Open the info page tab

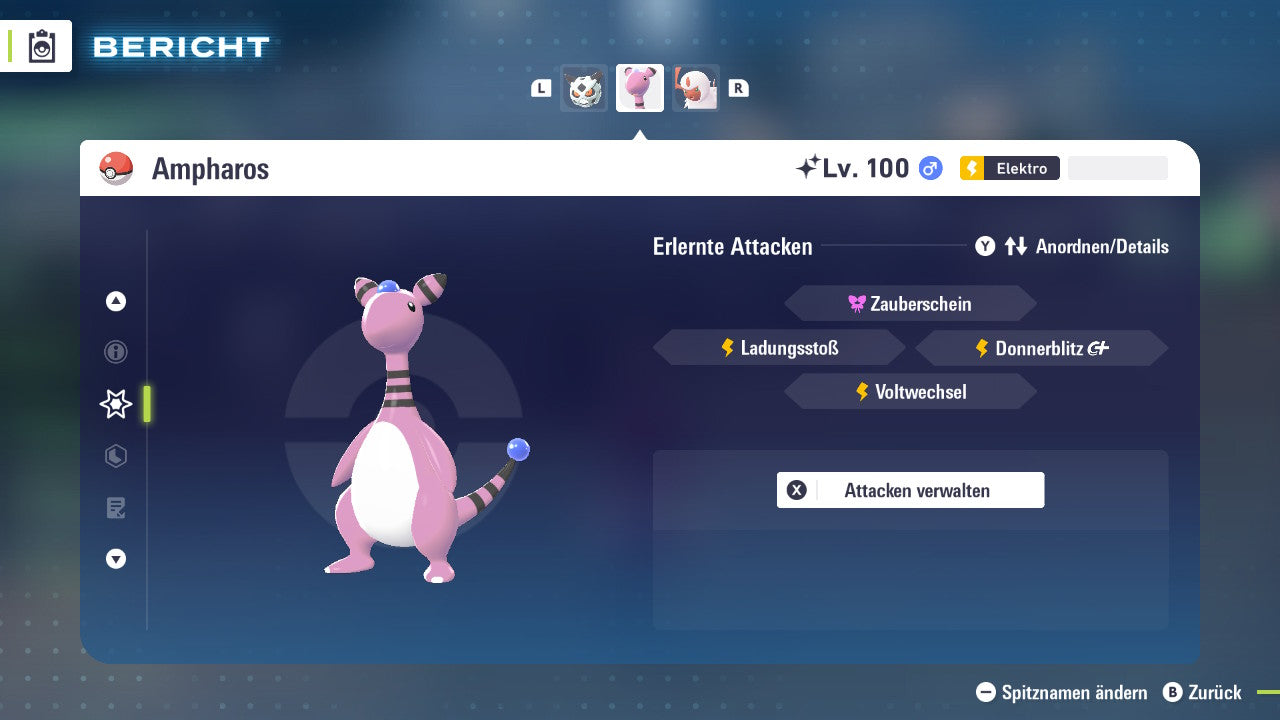[x=116, y=352]
